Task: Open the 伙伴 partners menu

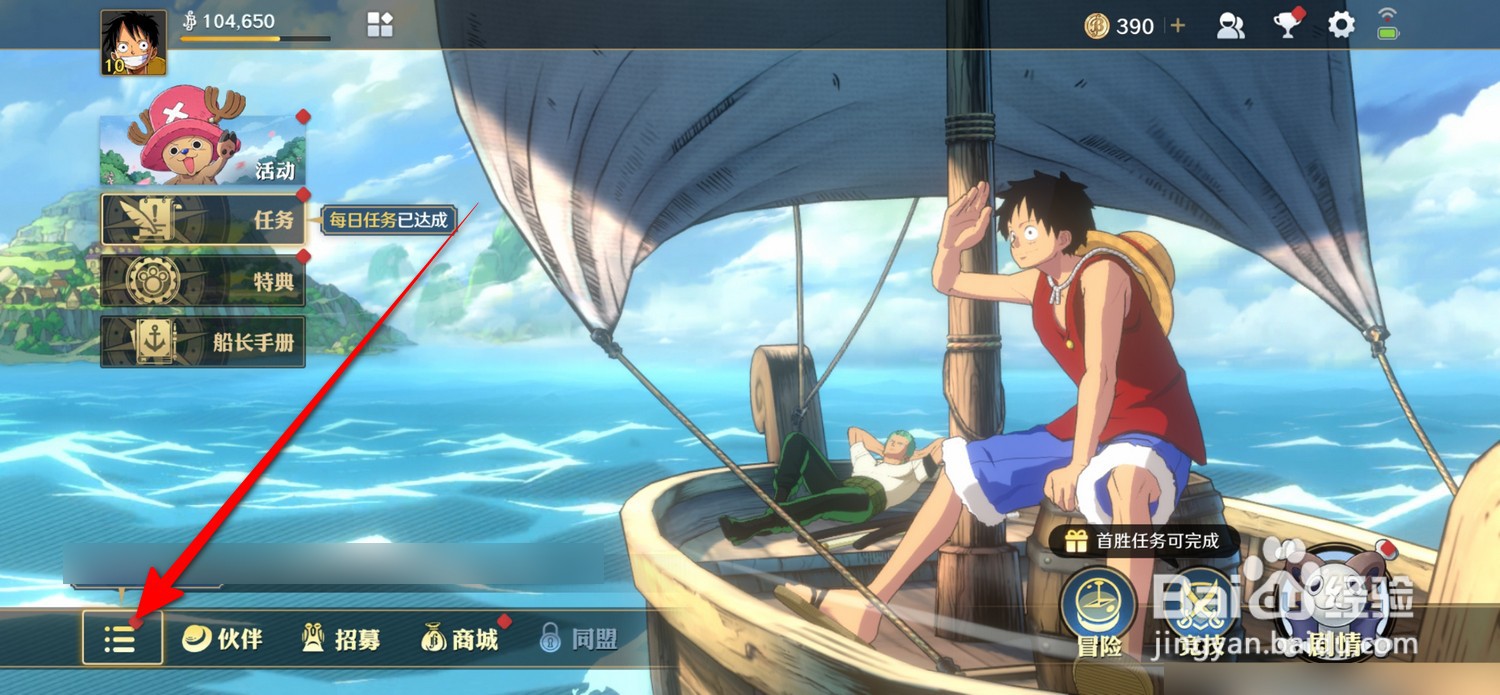Action: click(x=222, y=639)
